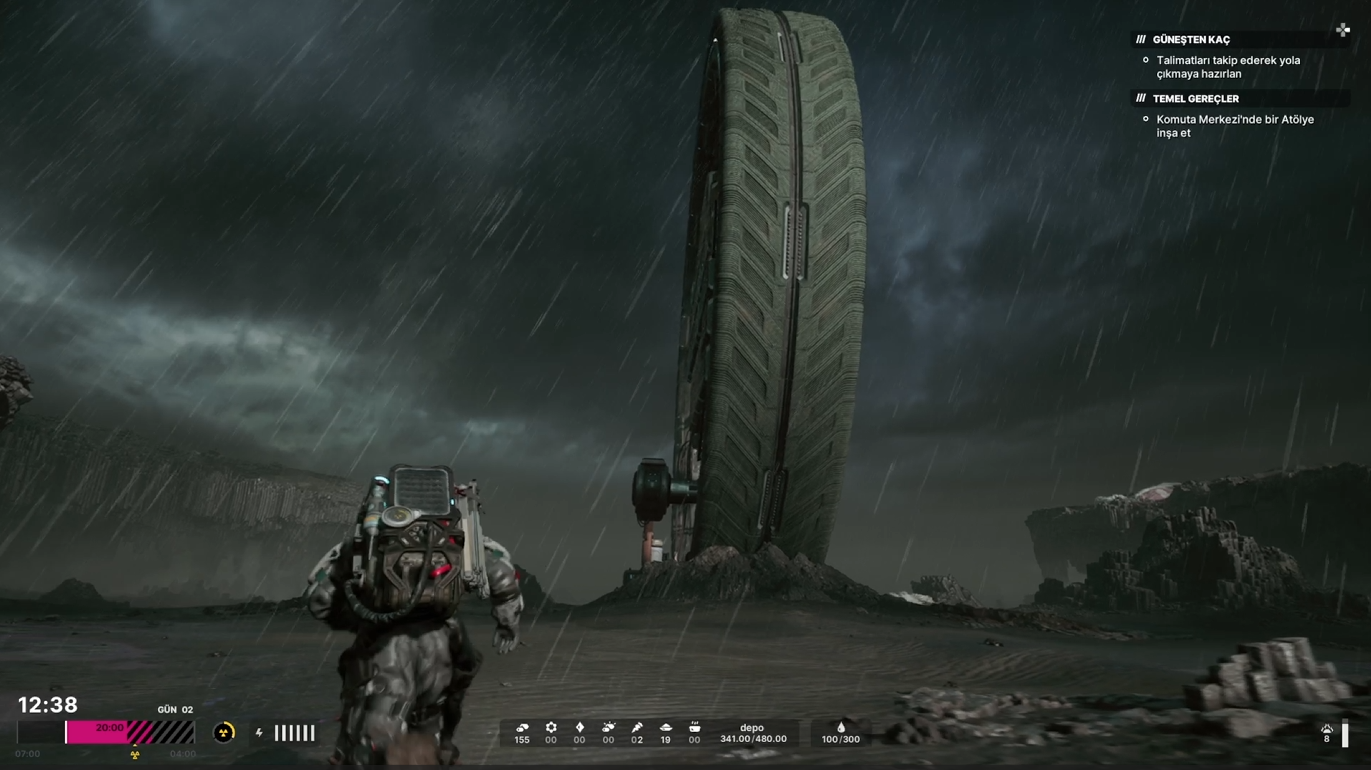The image size is (1371, 770).
Task: Choose the diamond-shaped mineral resource icon
Action: click(x=579, y=728)
